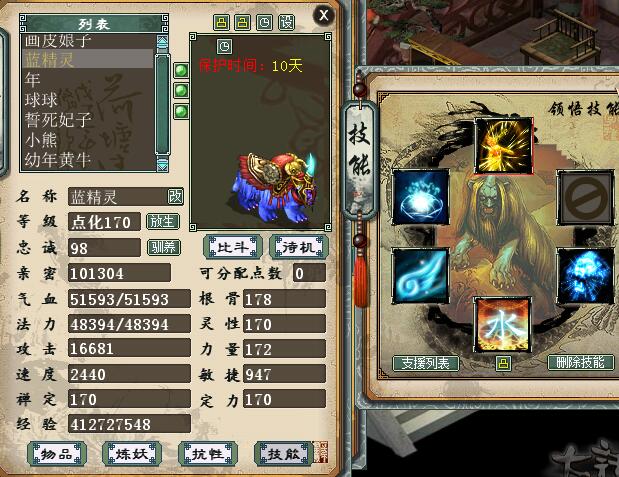The width and height of the screenshot is (619, 477).
Task: Select 画皮娘子 in the pet list
Action: 58,41
